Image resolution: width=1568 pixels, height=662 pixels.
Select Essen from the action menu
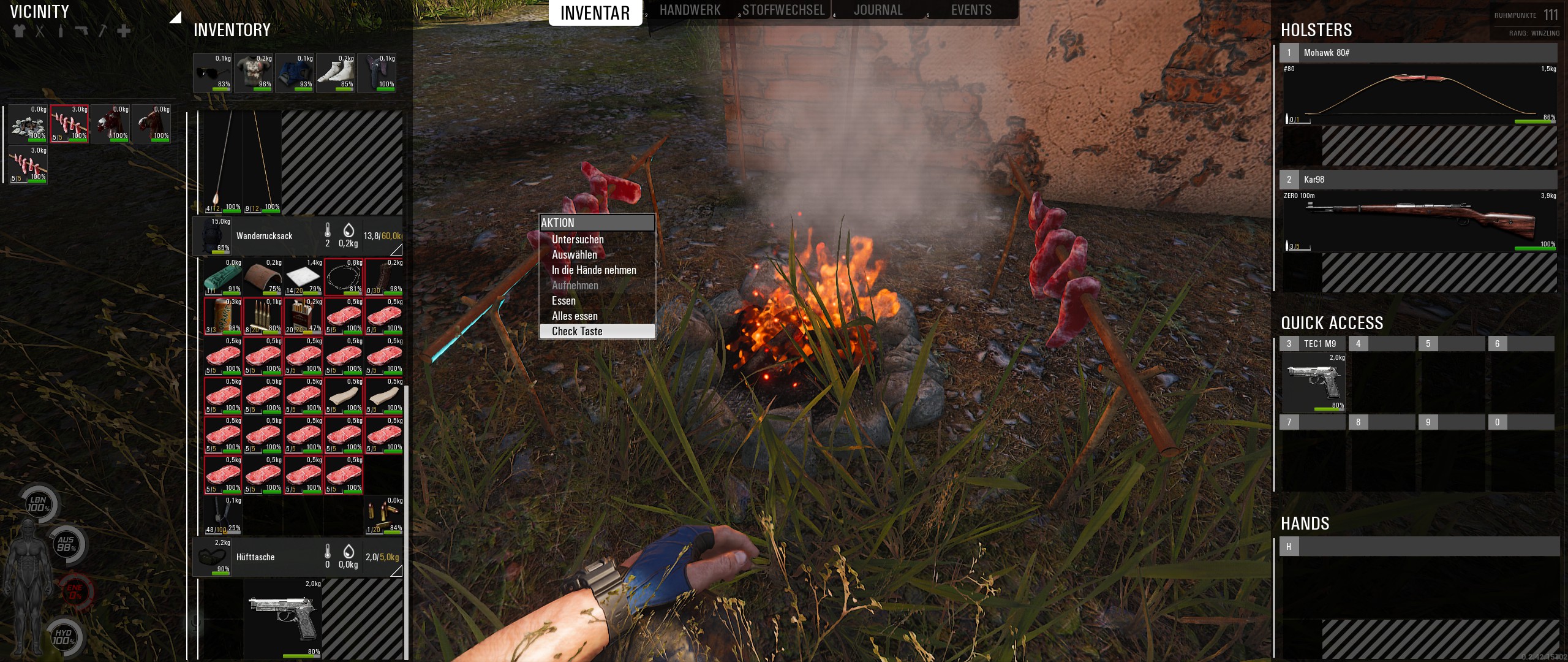coord(563,301)
